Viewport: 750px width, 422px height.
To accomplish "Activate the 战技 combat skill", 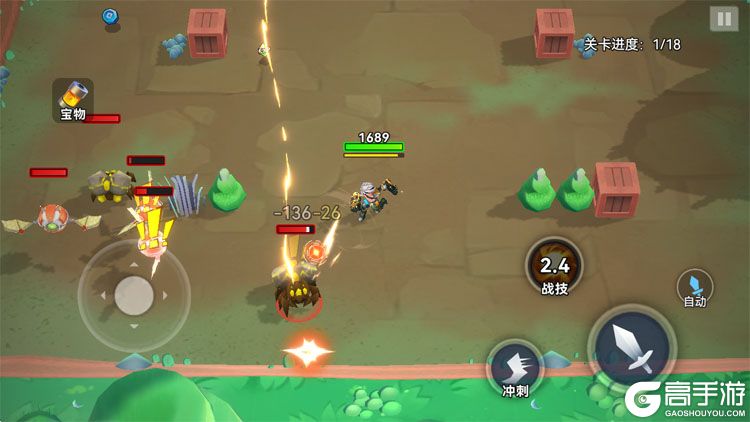I will [555, 267].
